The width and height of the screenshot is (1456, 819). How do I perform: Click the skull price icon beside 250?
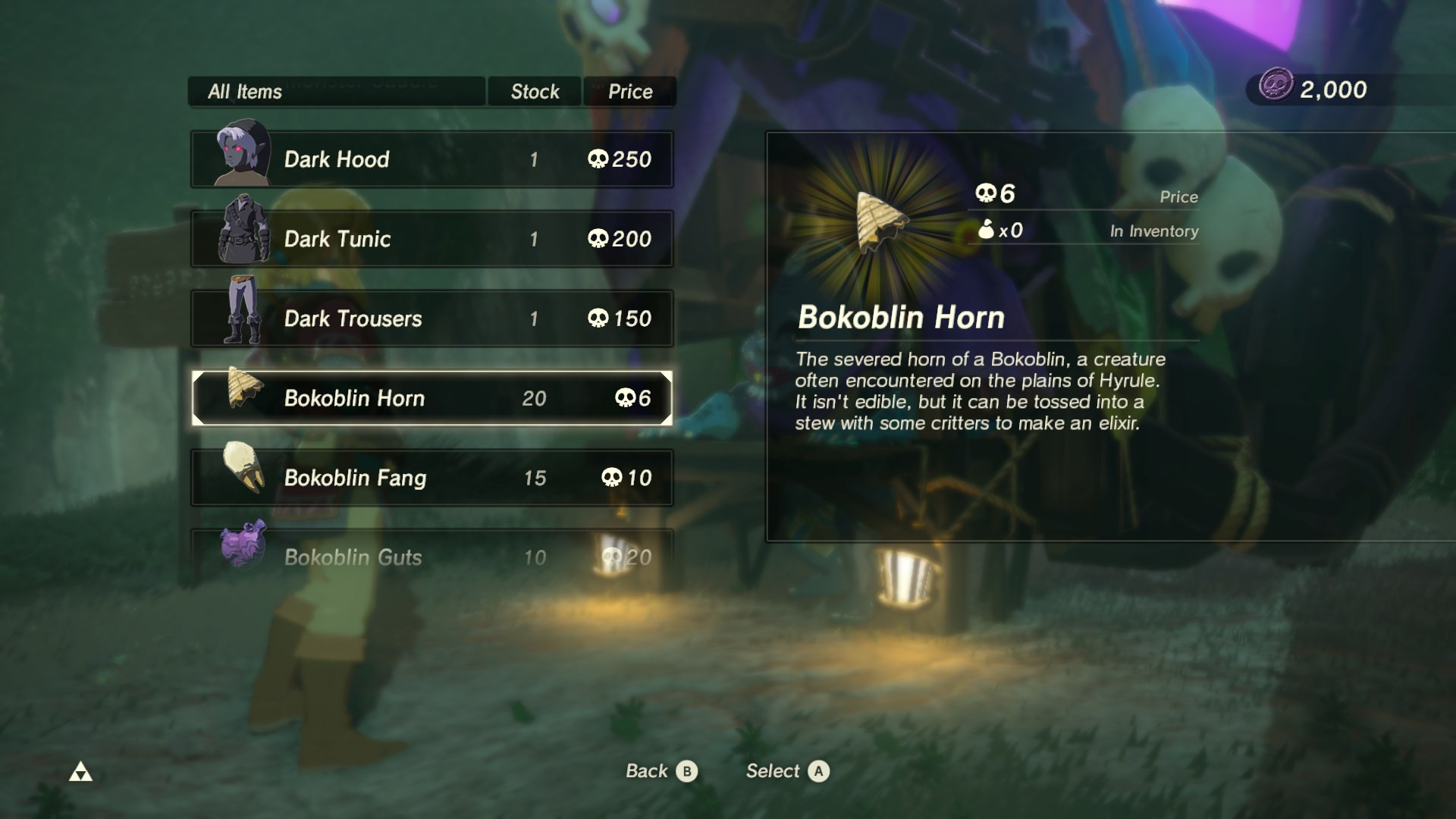[600, 159]
